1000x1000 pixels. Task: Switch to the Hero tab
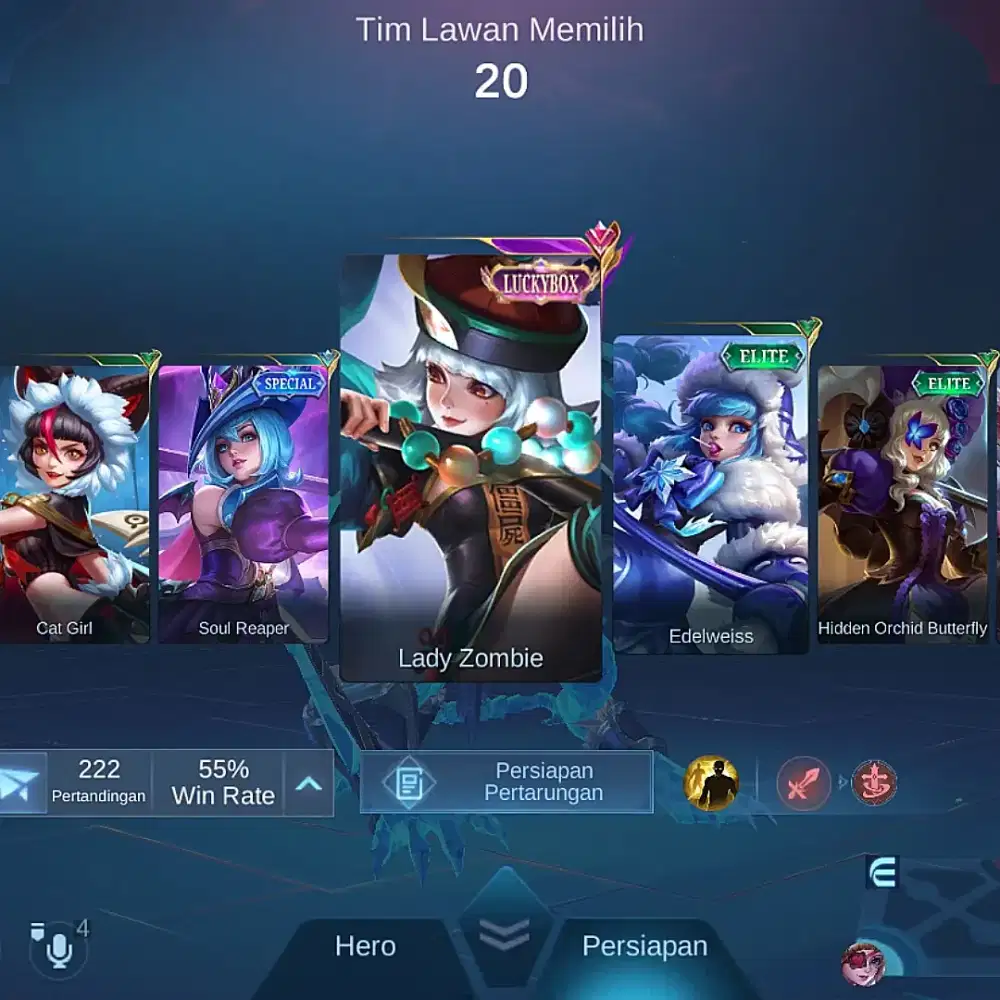click(x=365, y=946)
